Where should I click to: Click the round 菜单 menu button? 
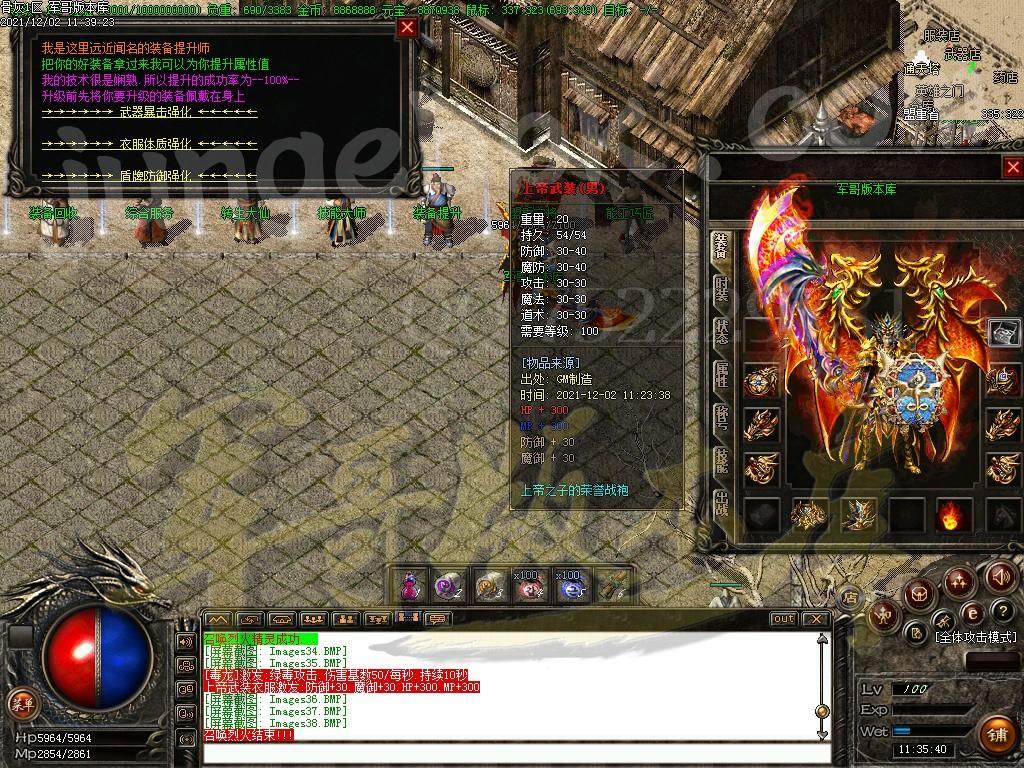[x=22, y=702]
